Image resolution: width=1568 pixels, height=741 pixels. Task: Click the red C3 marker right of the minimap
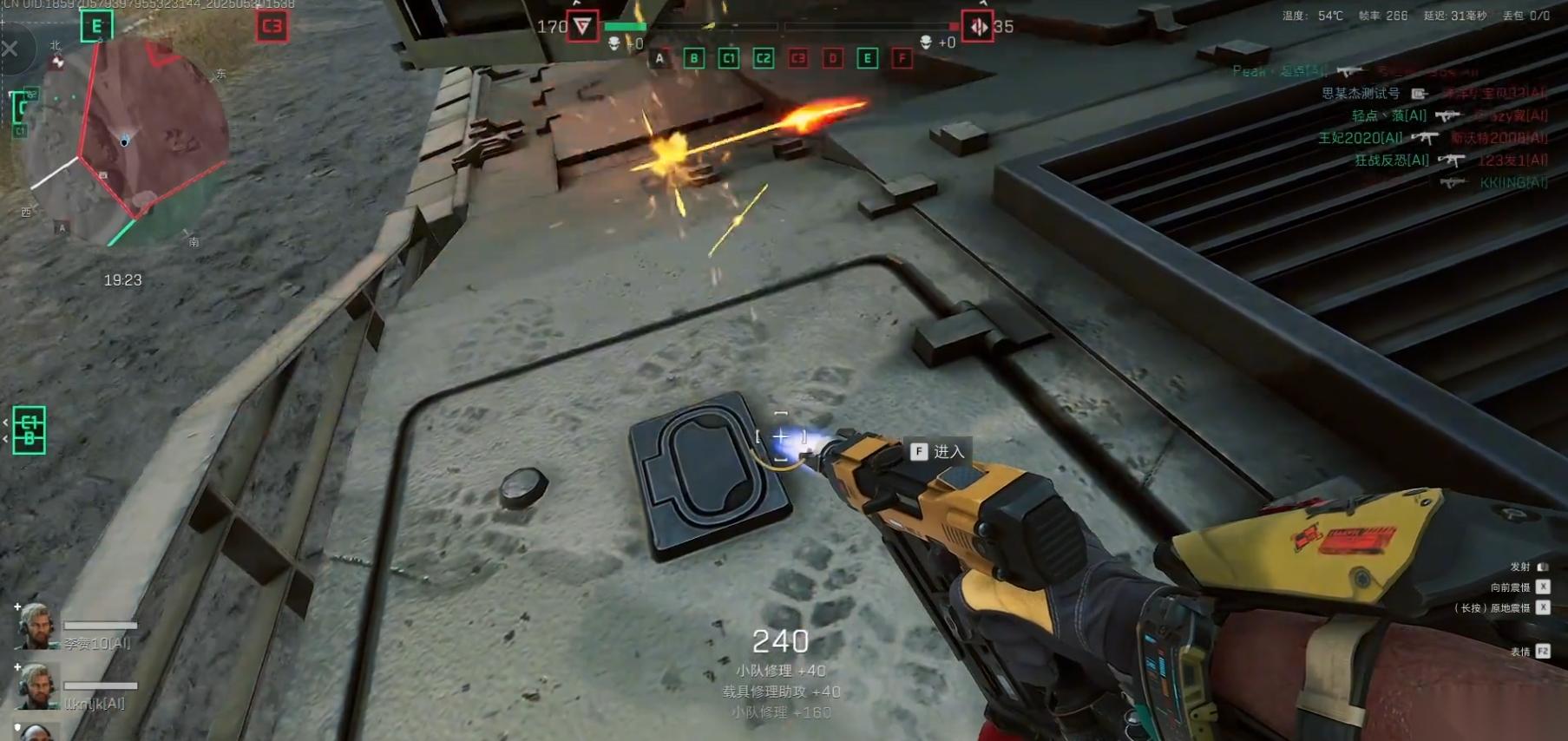pos(272,26)
